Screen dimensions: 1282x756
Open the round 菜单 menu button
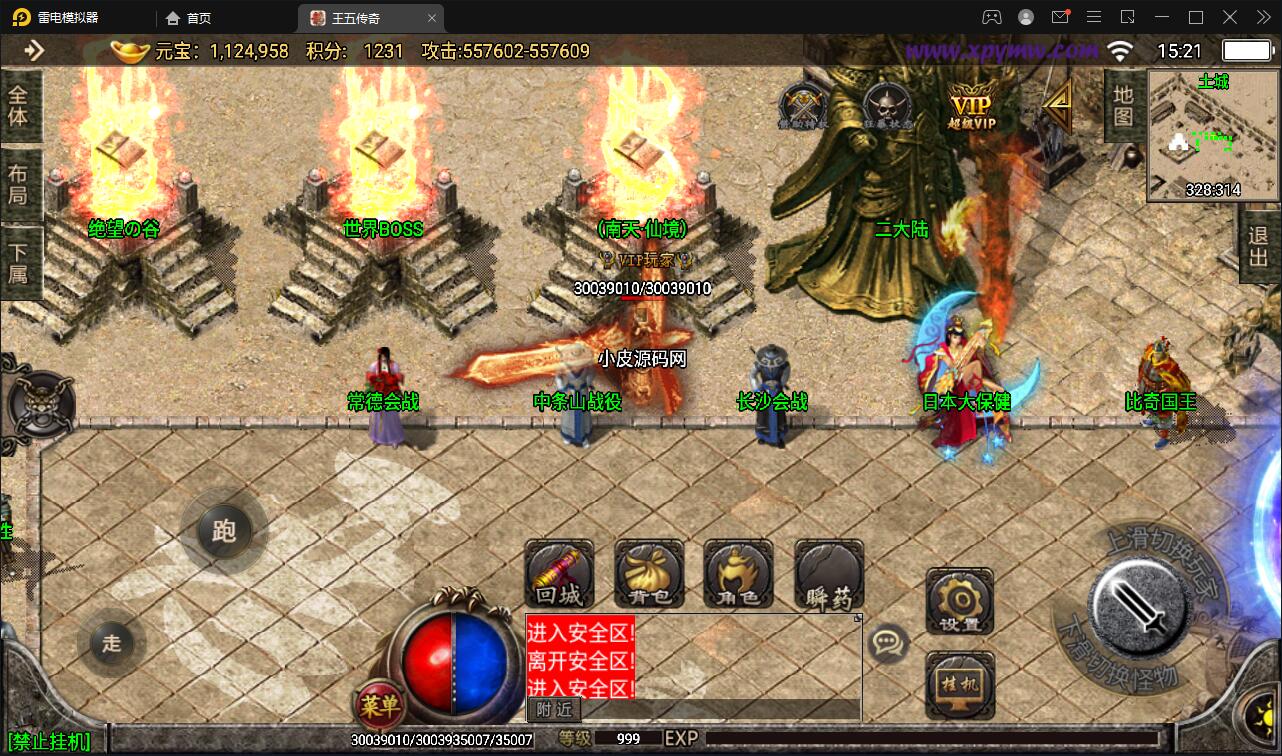pos(379,706)
